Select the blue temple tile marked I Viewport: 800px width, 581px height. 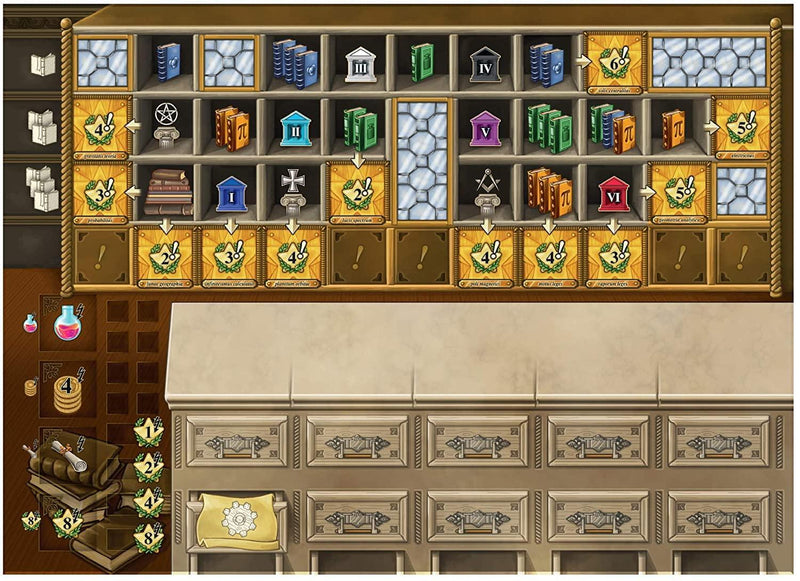[230, 191]
